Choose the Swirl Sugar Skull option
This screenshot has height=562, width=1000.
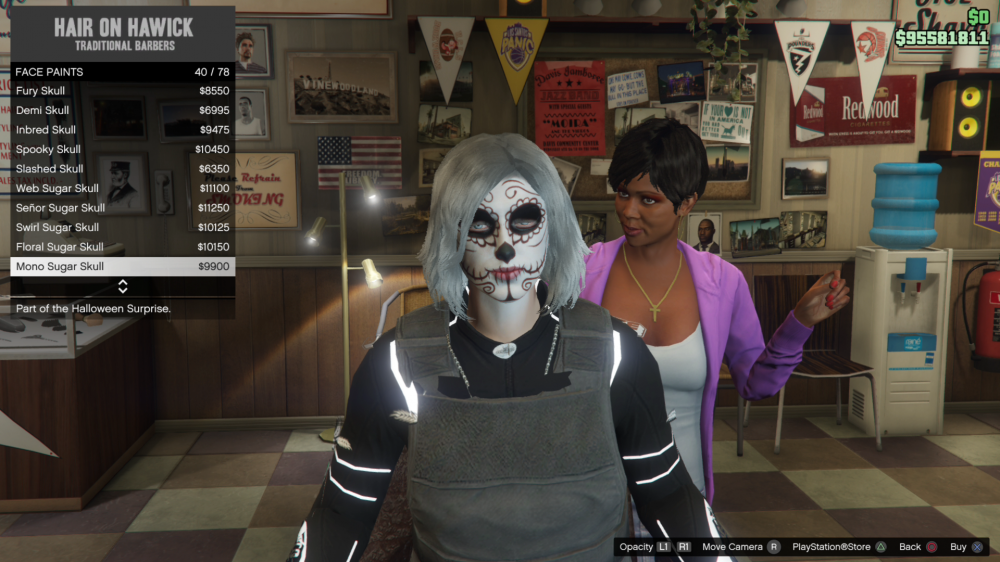tap(122, 227)
